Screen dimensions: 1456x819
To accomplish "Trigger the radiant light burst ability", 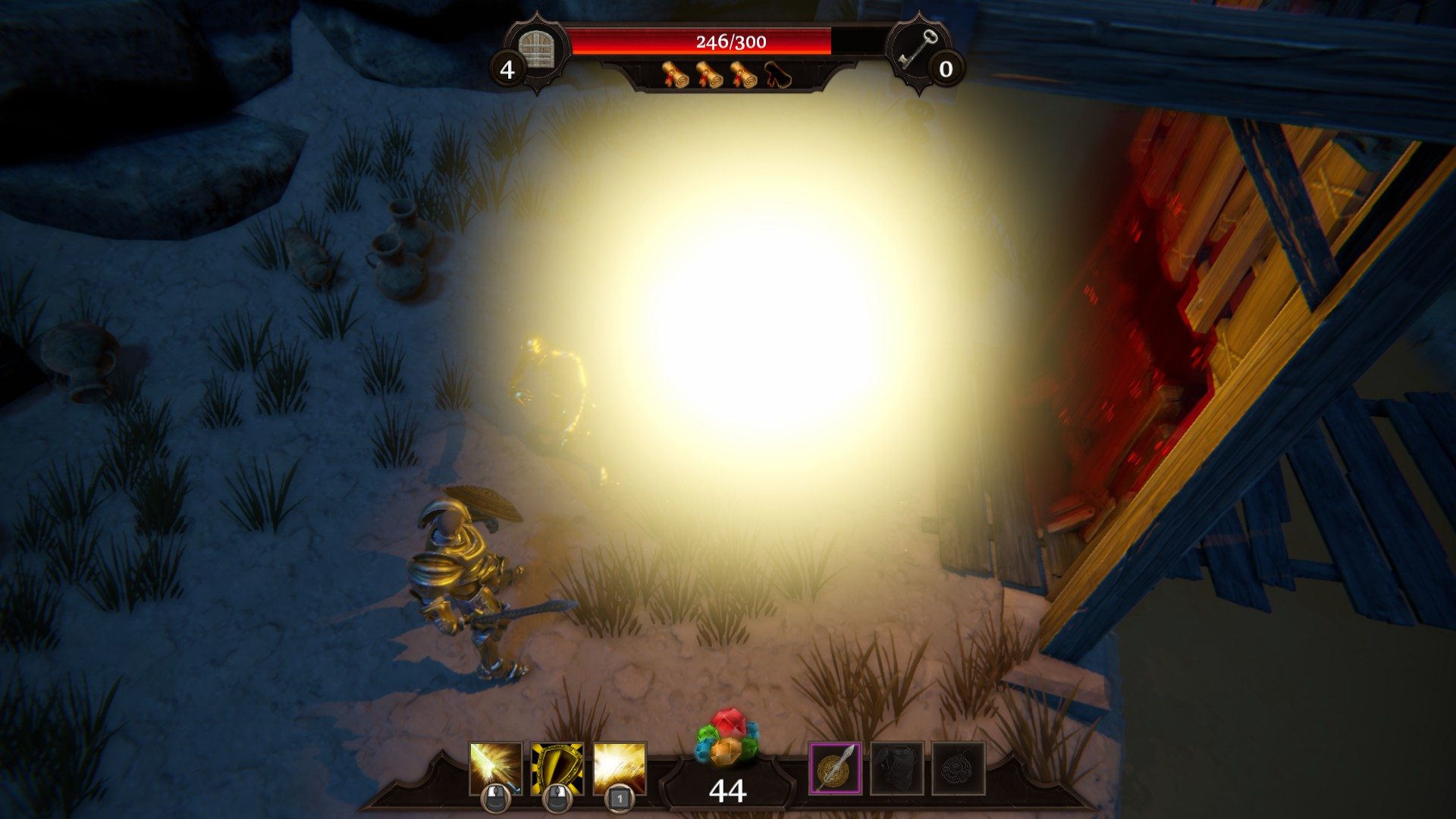I will point(620,769).
